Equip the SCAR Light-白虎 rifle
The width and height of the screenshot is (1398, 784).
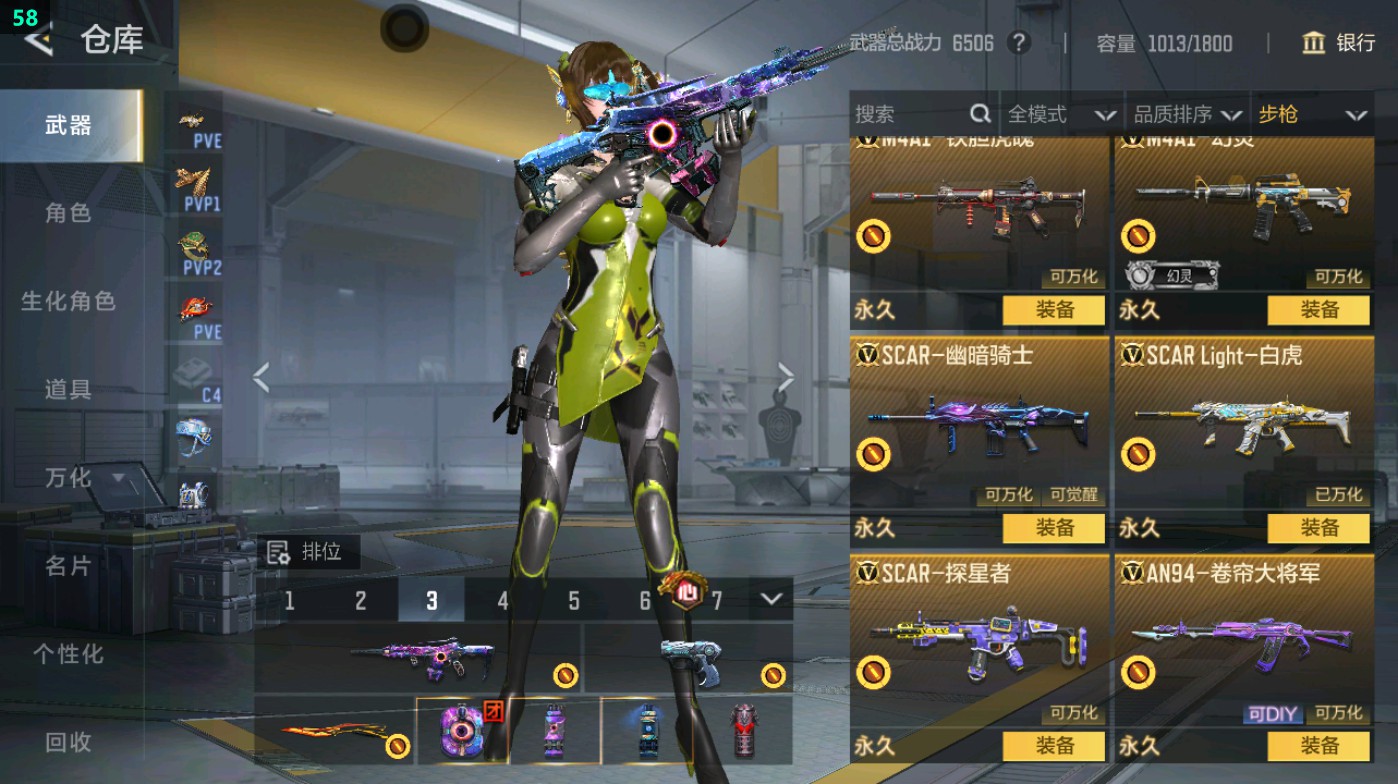point(1318,527)
